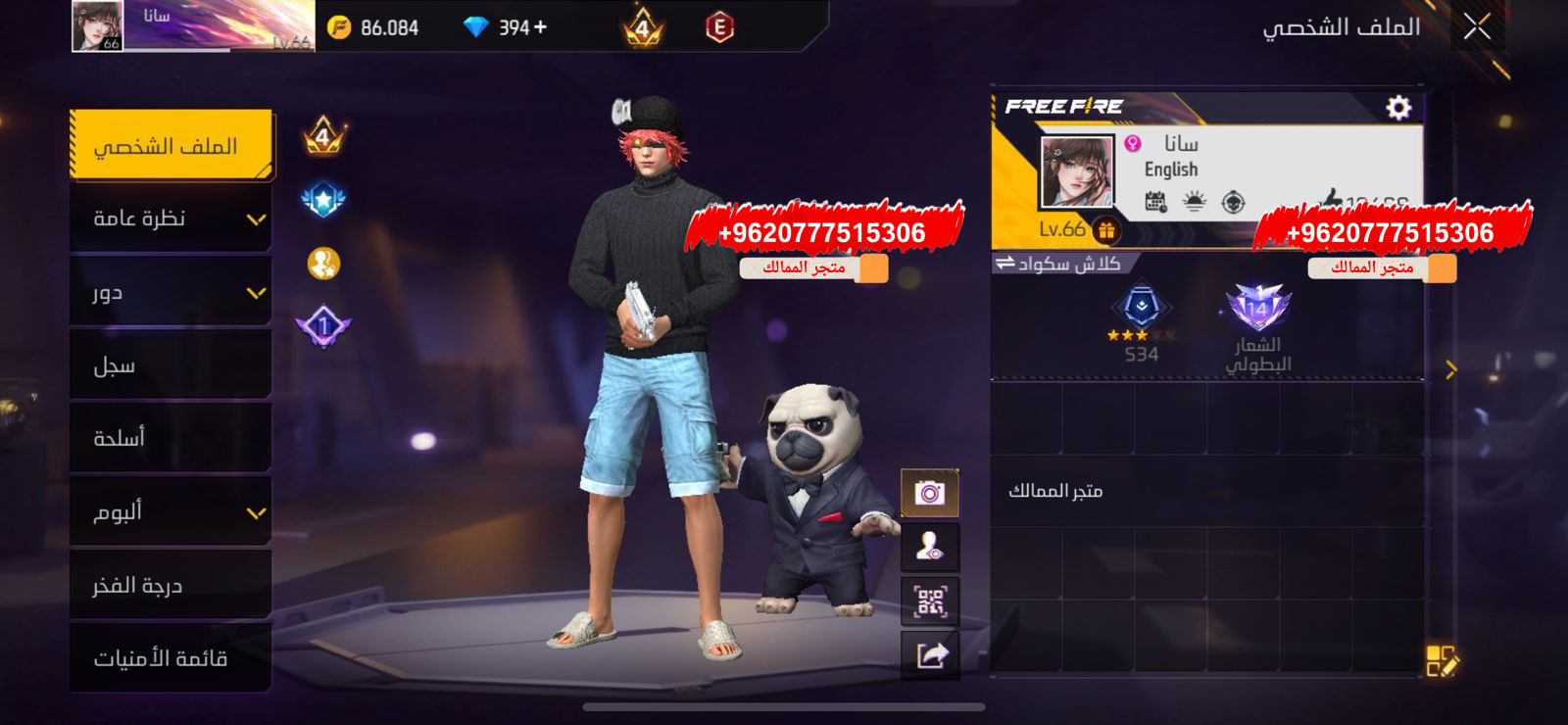
Task: Expand the نظرة عامة section
Action: pos(169,217)
